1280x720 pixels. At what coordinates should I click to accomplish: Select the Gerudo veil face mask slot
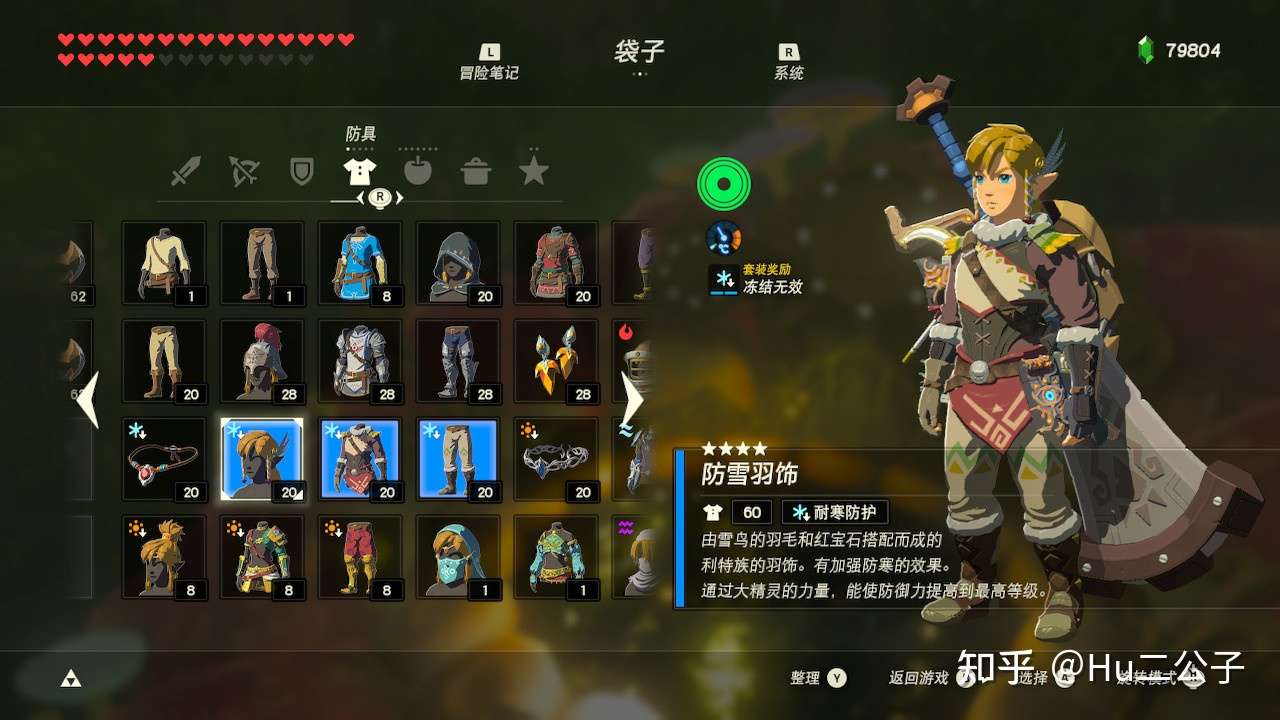(458, 557)
